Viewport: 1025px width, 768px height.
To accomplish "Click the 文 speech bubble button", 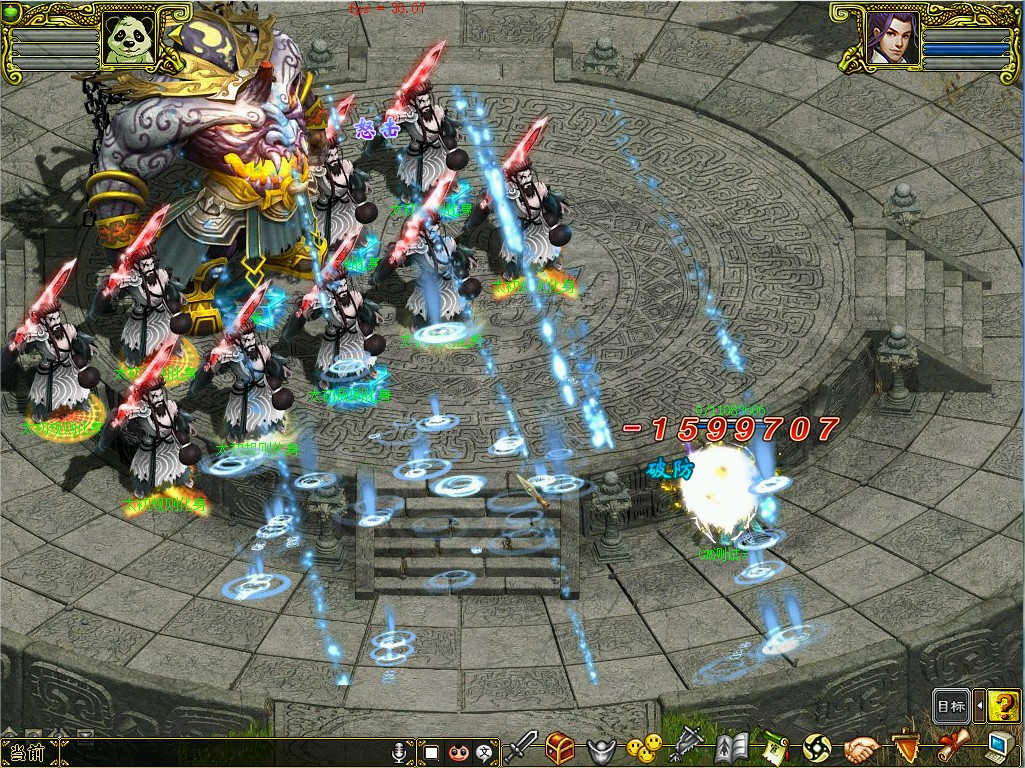I will pyautogui.click(x=486, y=751).
